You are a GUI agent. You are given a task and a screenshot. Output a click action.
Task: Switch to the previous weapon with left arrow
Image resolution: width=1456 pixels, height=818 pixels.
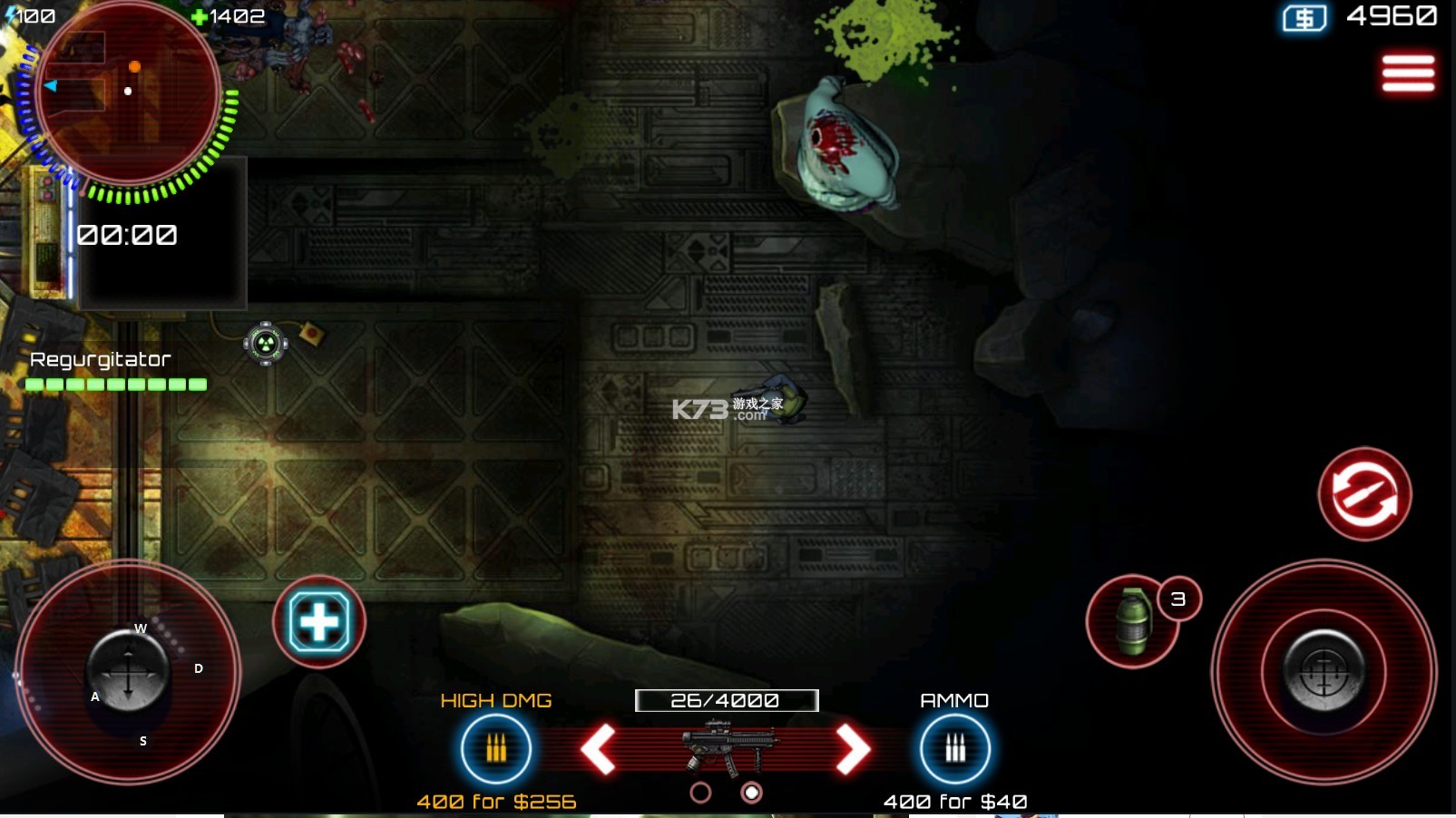click(599, 749)
